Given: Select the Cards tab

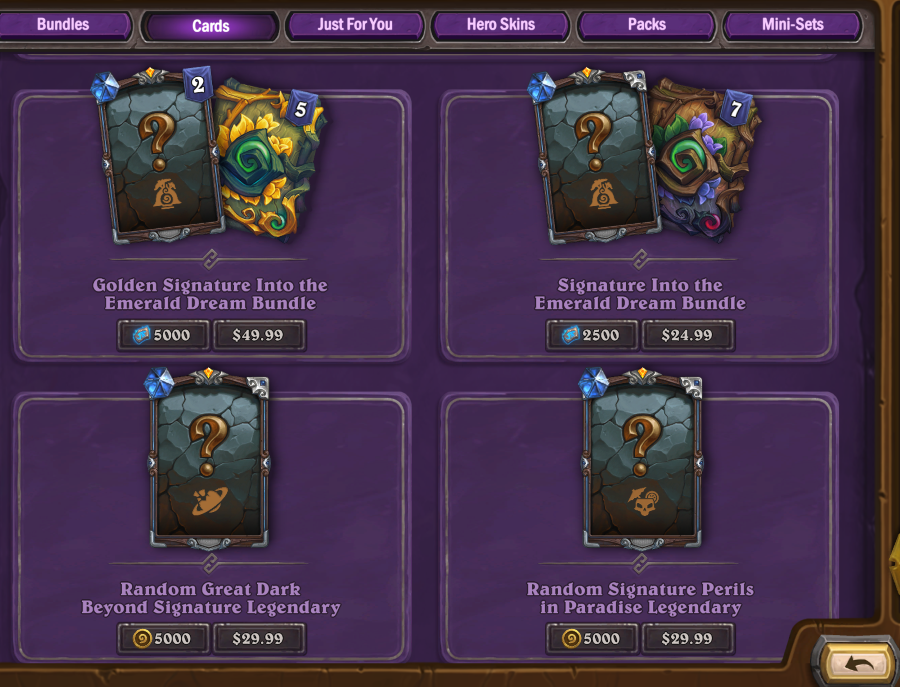Looking at the screenshot, I should pos(210,26).
